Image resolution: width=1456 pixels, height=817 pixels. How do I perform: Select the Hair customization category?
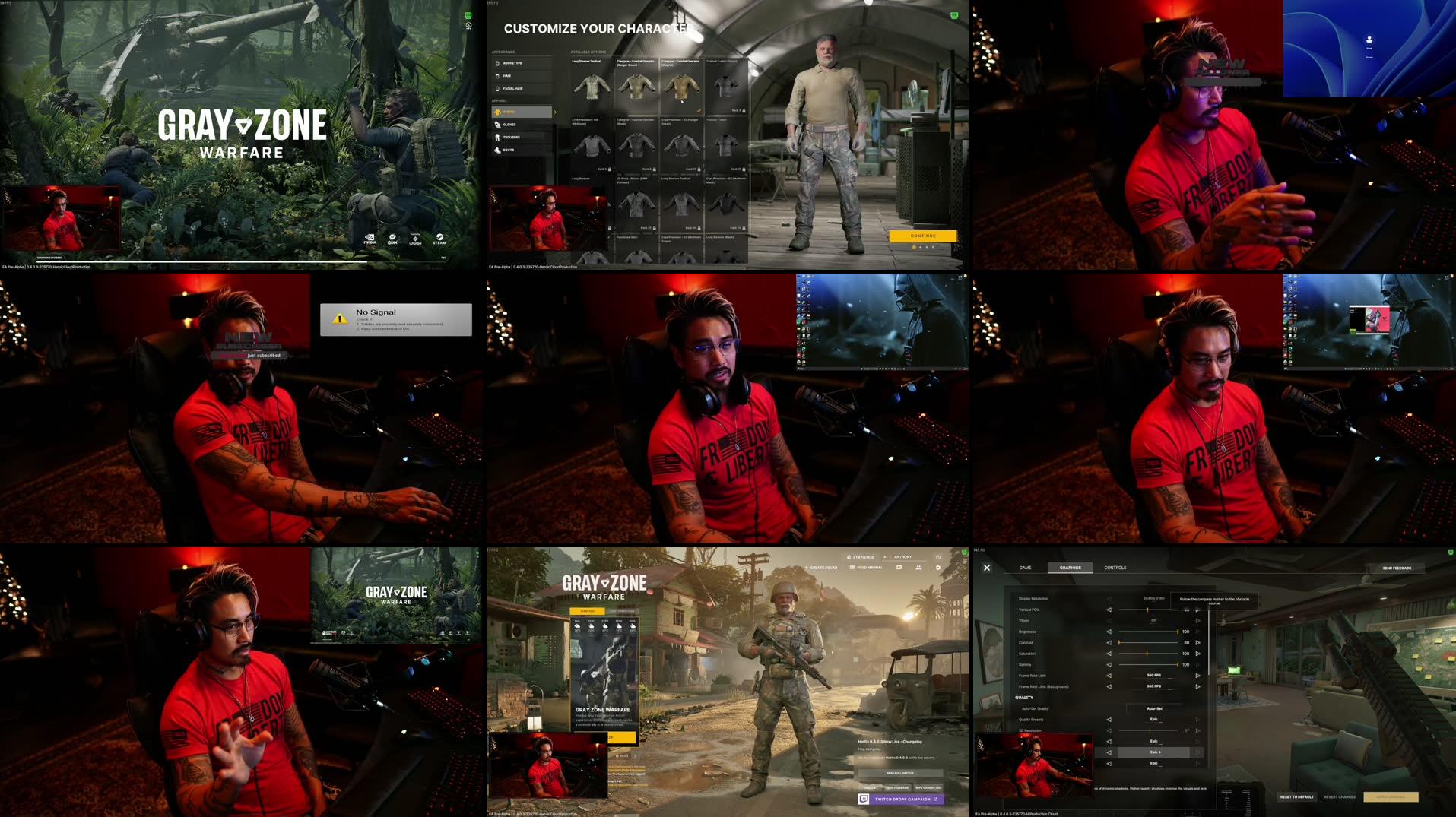(511, 75)
